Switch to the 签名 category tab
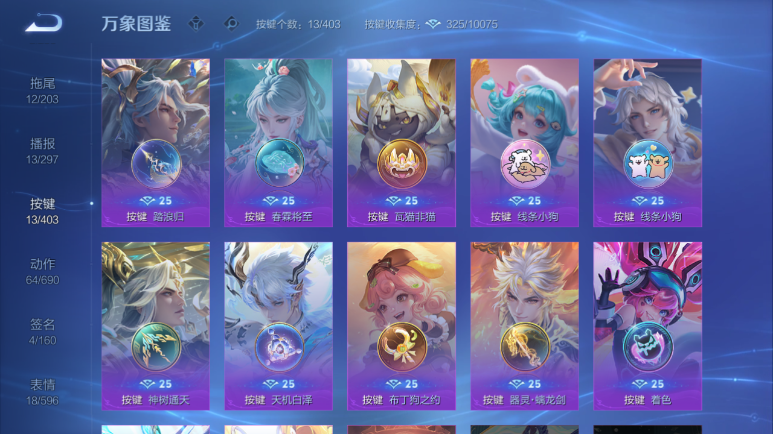 click(x=42, y=332)
